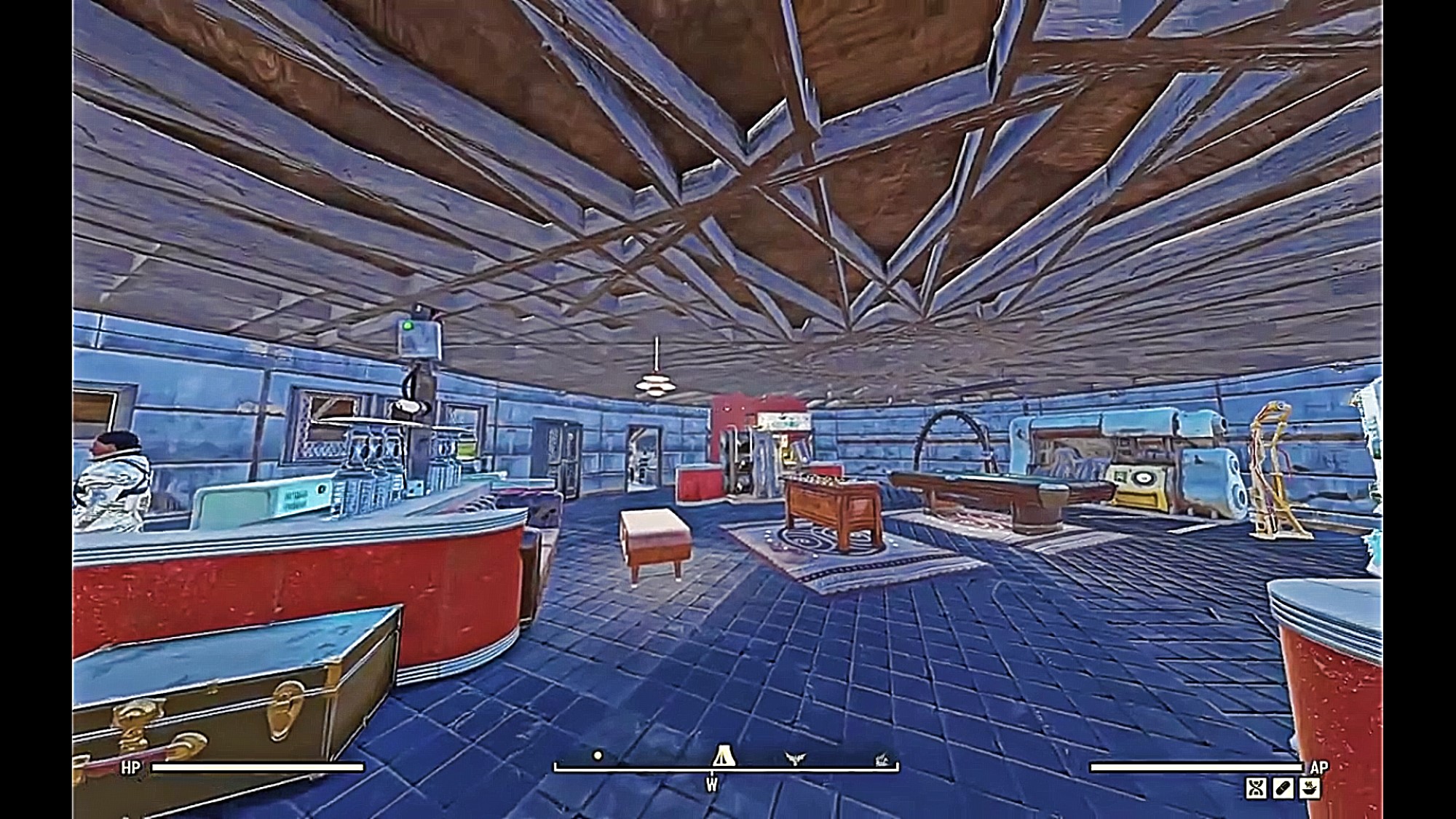The height and width of the screenshot is (819, 1456).
Task: Select the round dot compass marker
Action: click(x=598, y=756)
